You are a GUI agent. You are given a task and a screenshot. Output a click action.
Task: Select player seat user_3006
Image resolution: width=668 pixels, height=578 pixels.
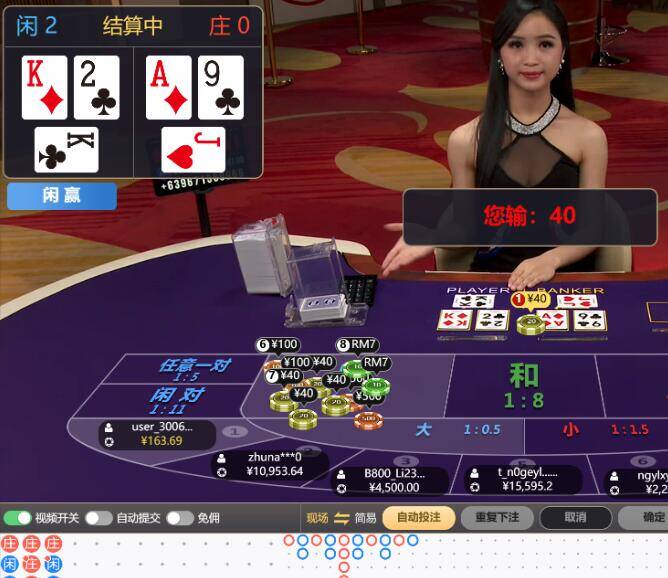(155, 434)
